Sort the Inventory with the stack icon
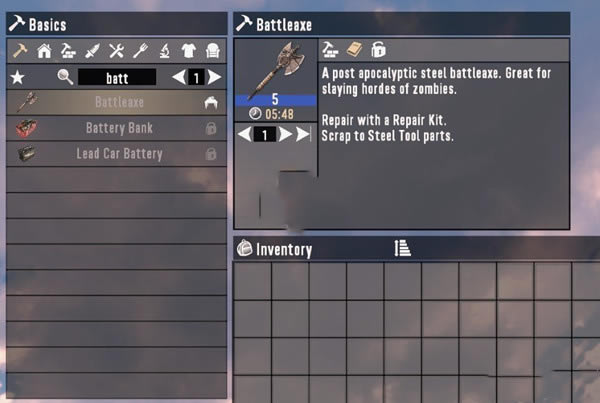This screenshot has width=600, height=403. click(x=402, y=248)
